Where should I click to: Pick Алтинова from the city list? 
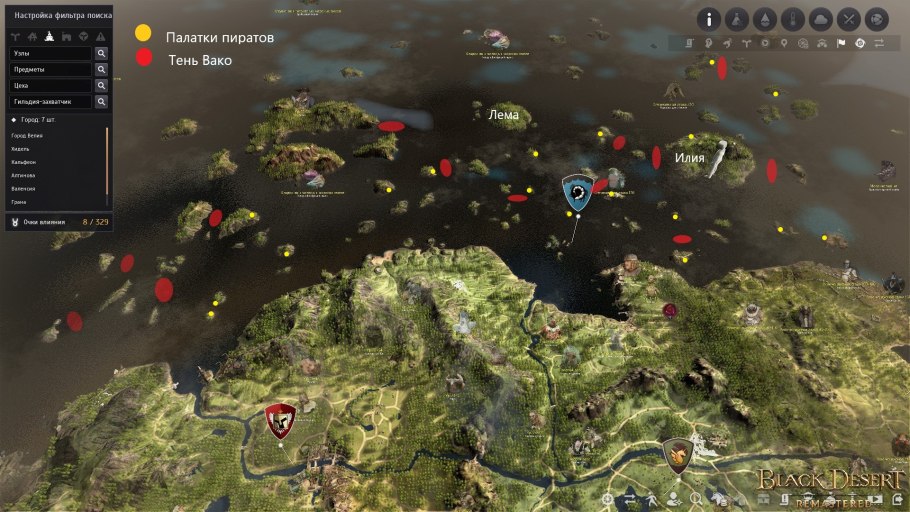click(23, 175)
